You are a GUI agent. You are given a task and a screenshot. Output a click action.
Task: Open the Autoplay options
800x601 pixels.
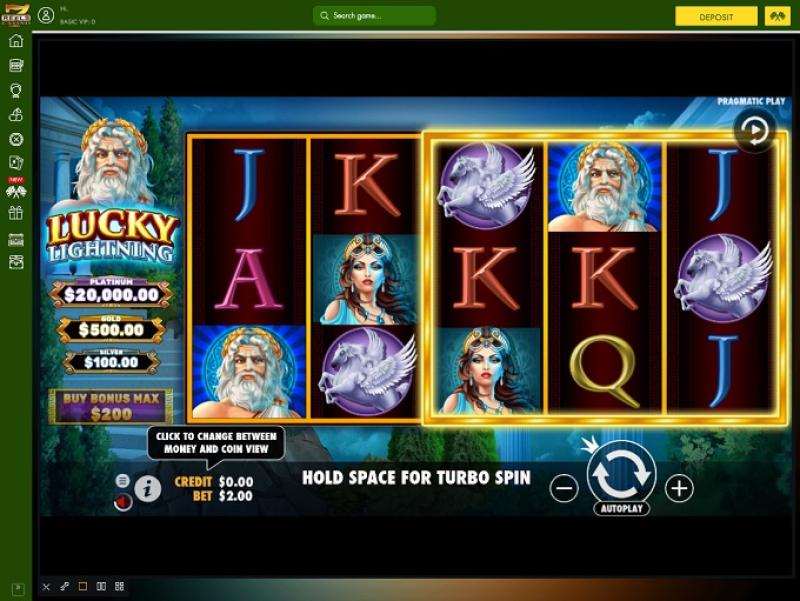621,509
